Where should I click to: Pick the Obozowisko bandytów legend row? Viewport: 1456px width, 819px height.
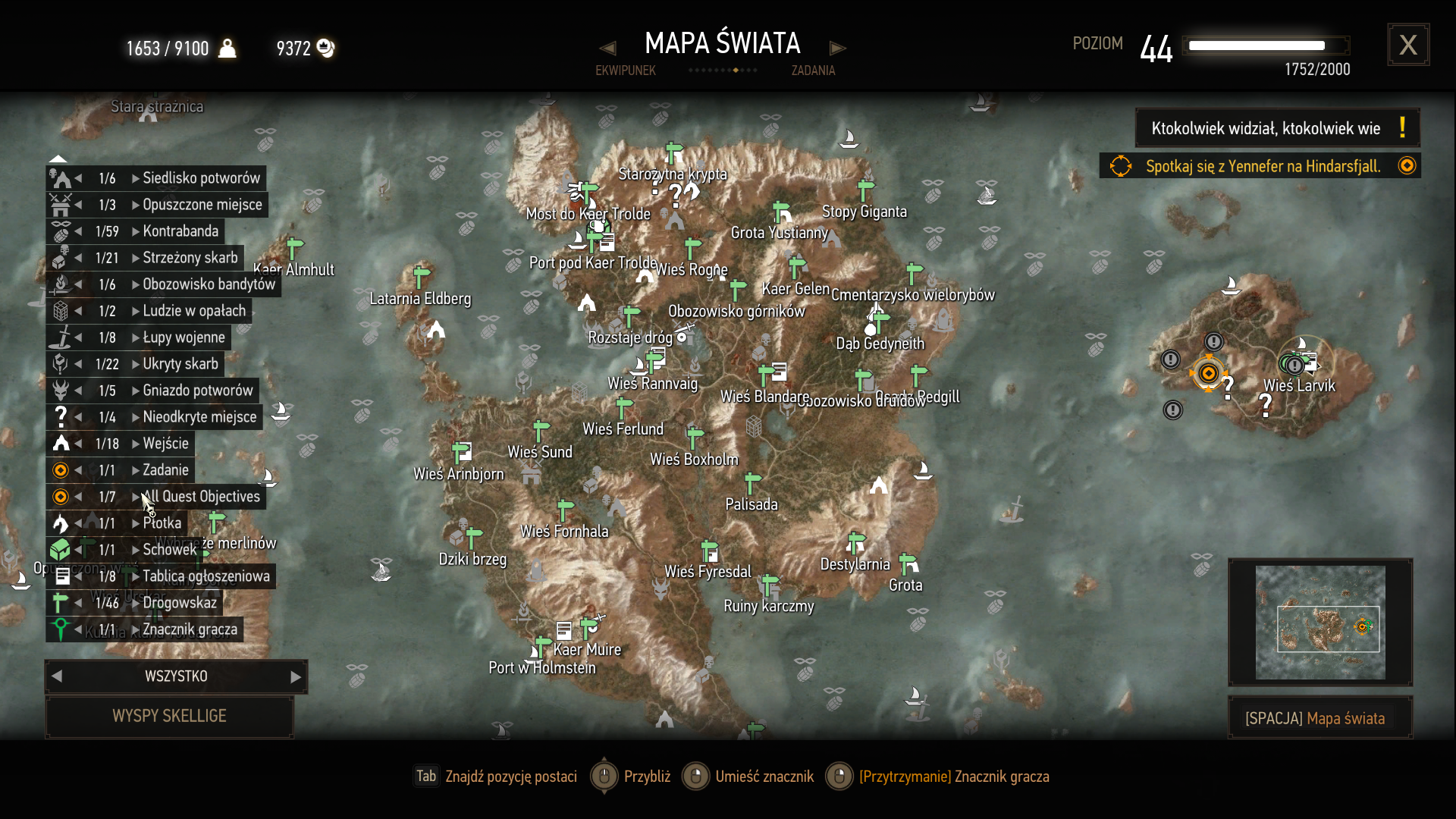click(209, 284)
